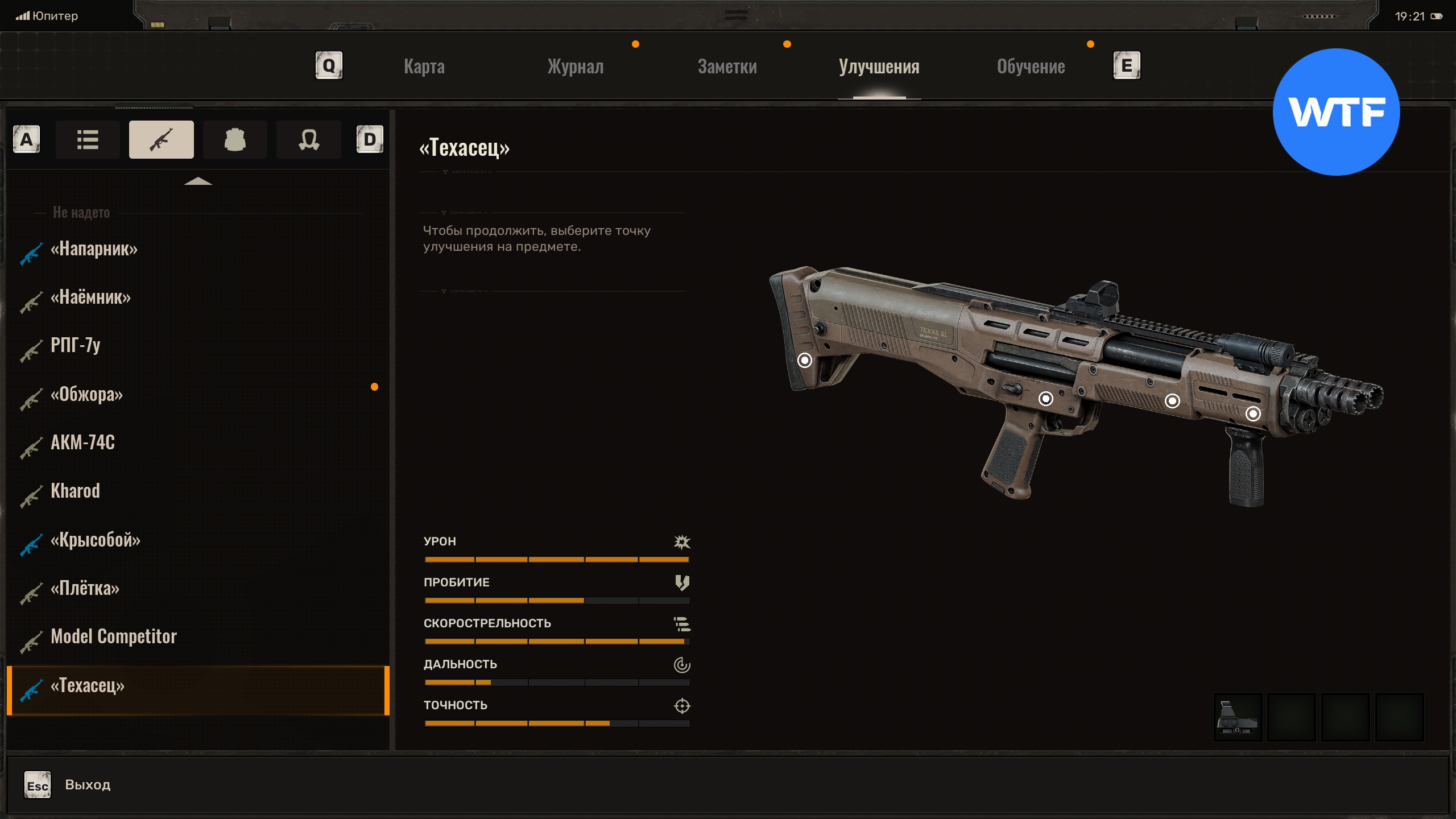
Task: Open AKM-74C upgrades
Action: 82,442
